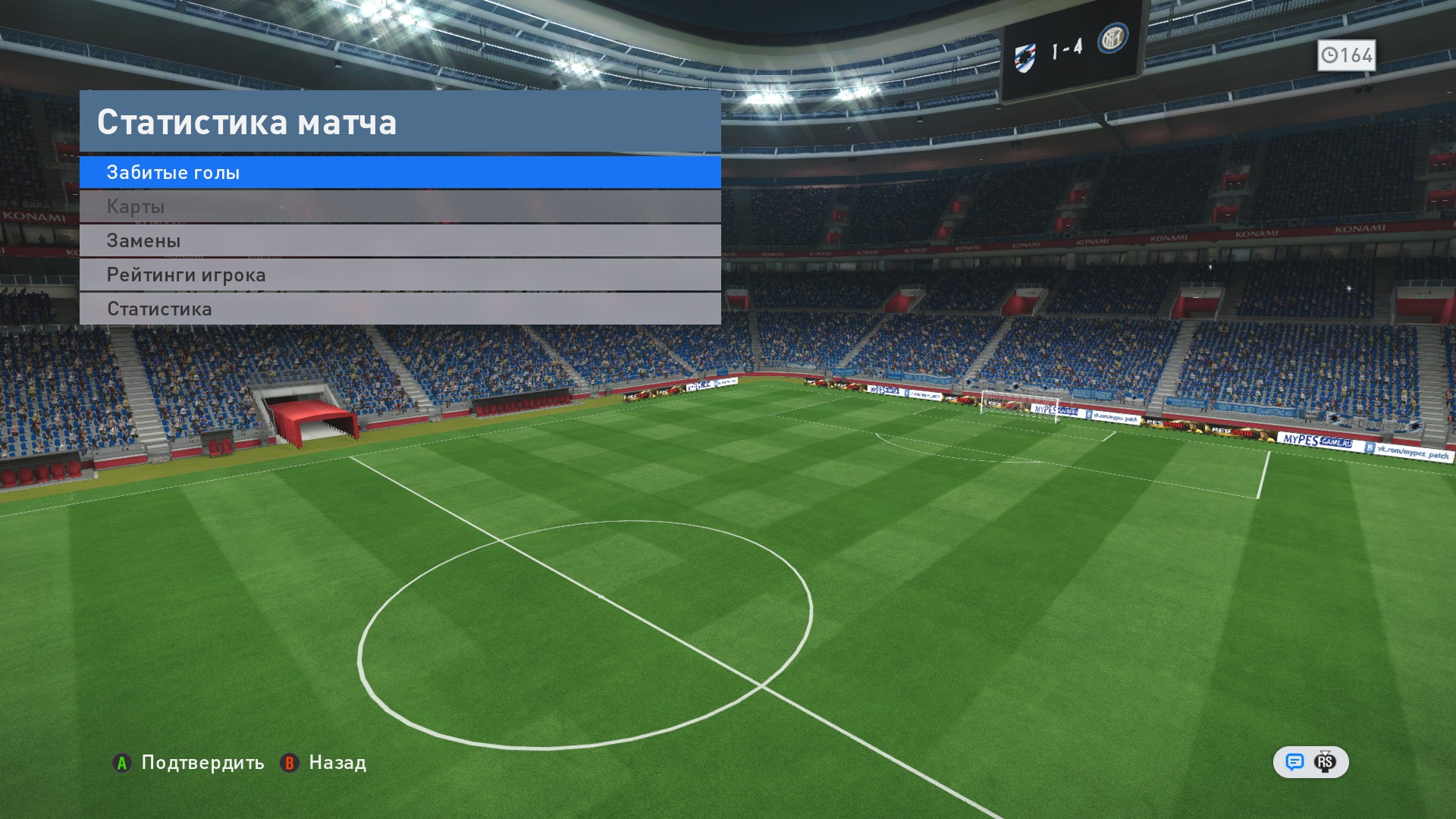Screen dimensions: 1456x819
Task: Select the "Забитые голы" menu entry
Action: point(400,173)
